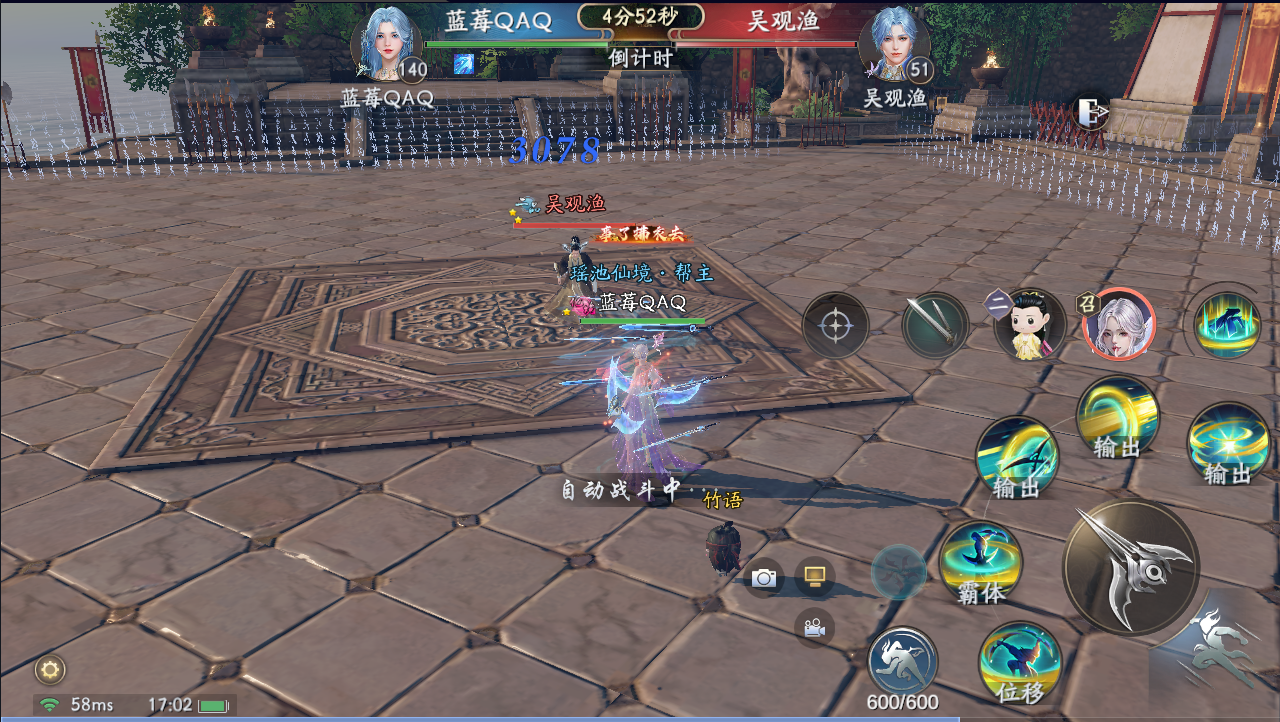
Task: Select the chibi companion in yellow robe
Action: [x=1030, y=325]
